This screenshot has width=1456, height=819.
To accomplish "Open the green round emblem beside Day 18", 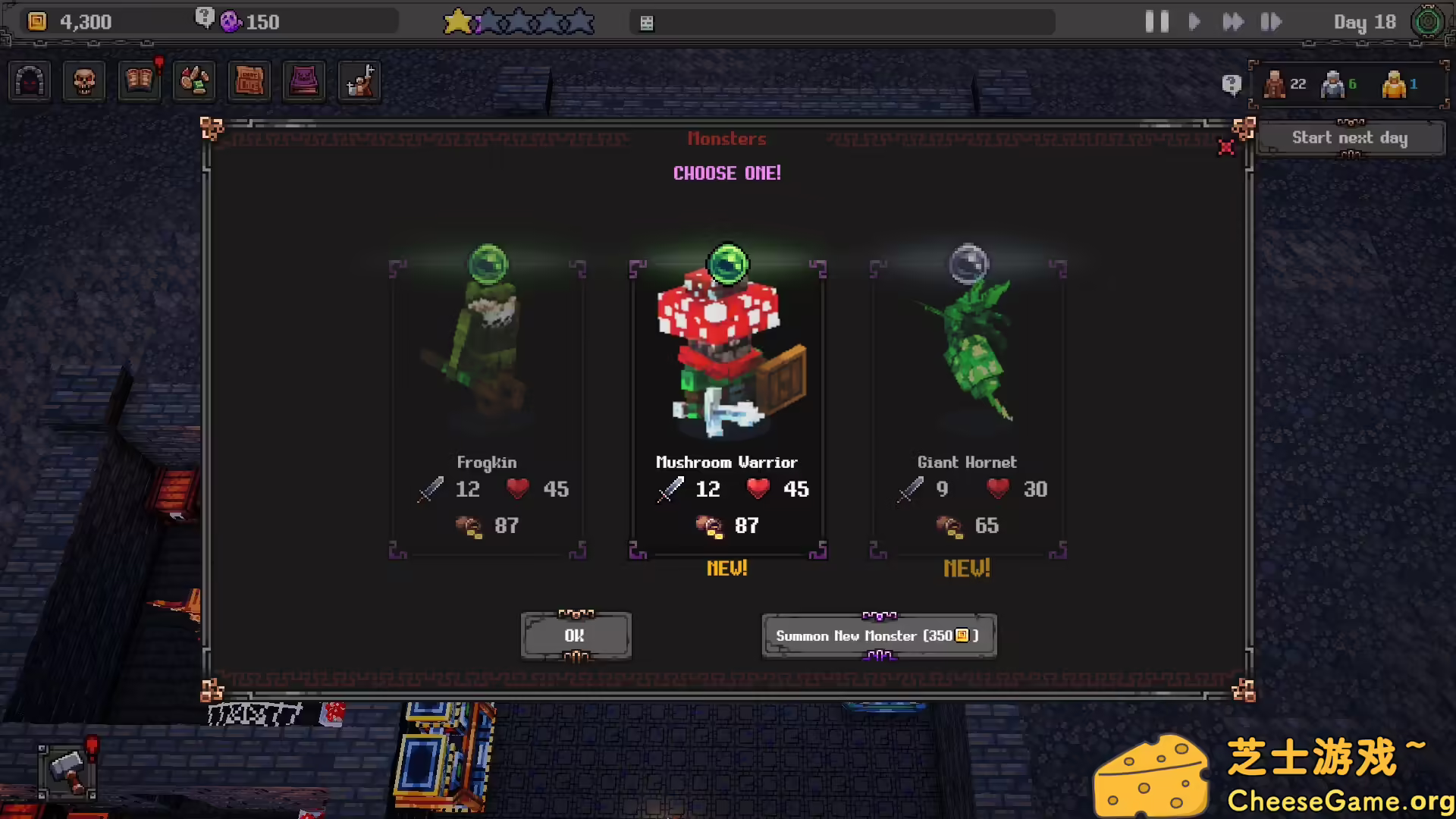I will coord(1428,22).
